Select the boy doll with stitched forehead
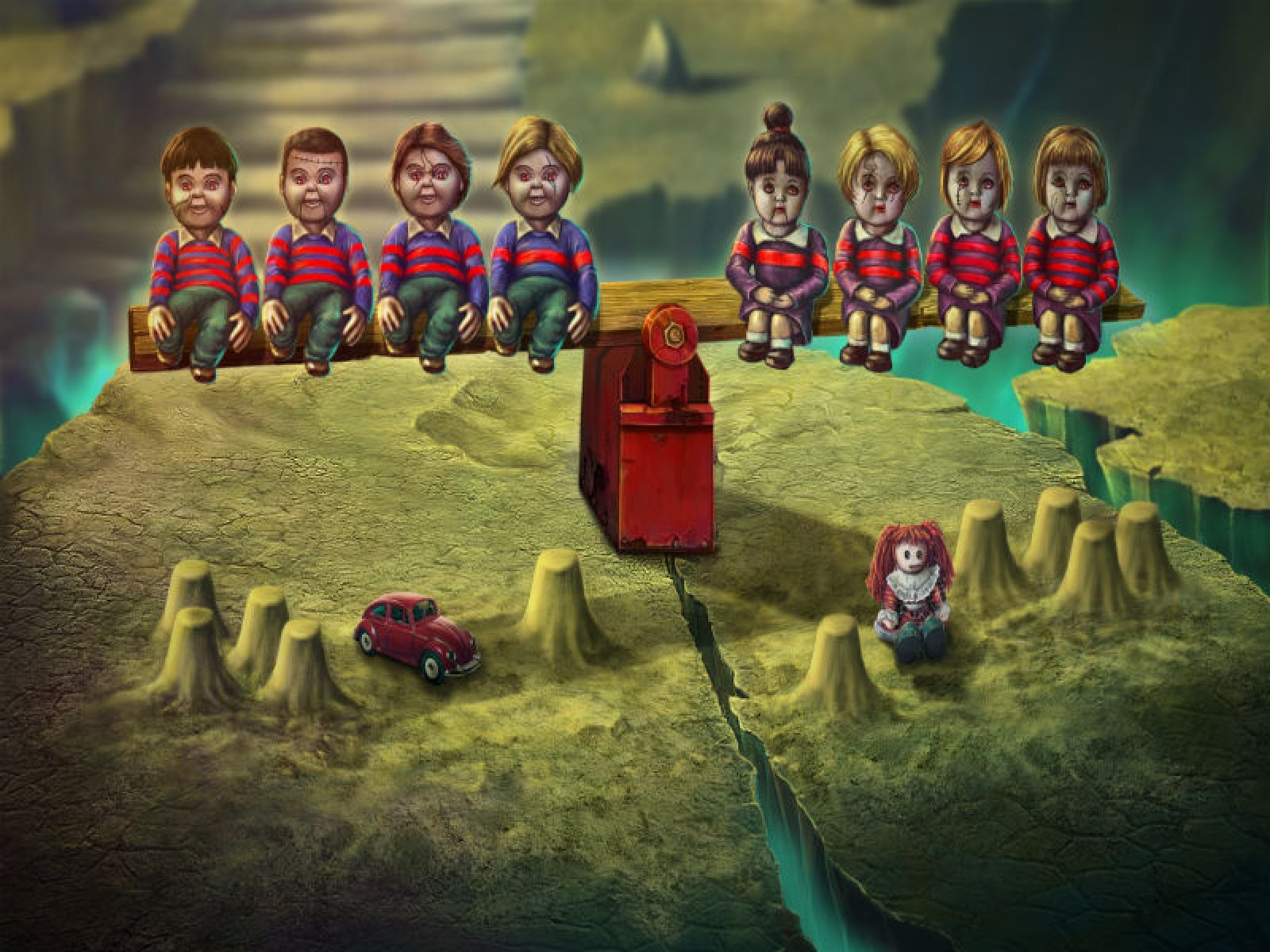 point(316,254)
